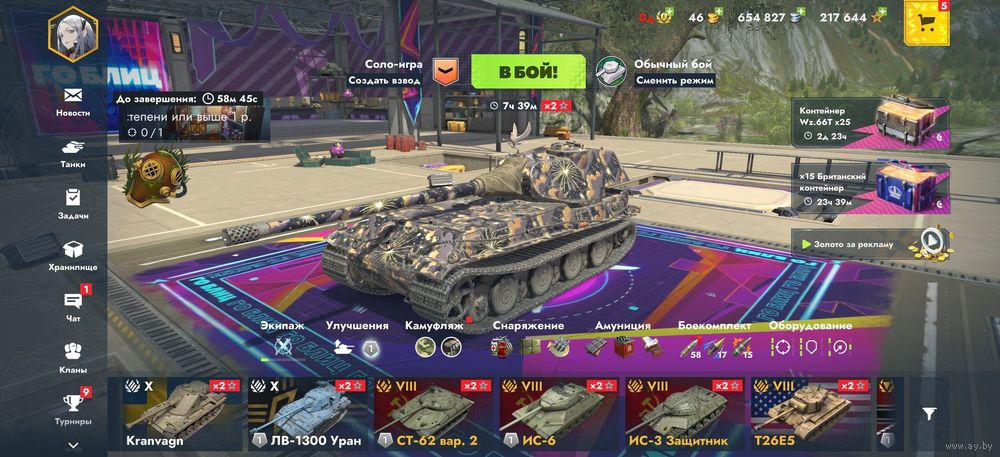Open the Чат chat menu
The width and height of the screenshot is (1000, 457).
[73, 306]
